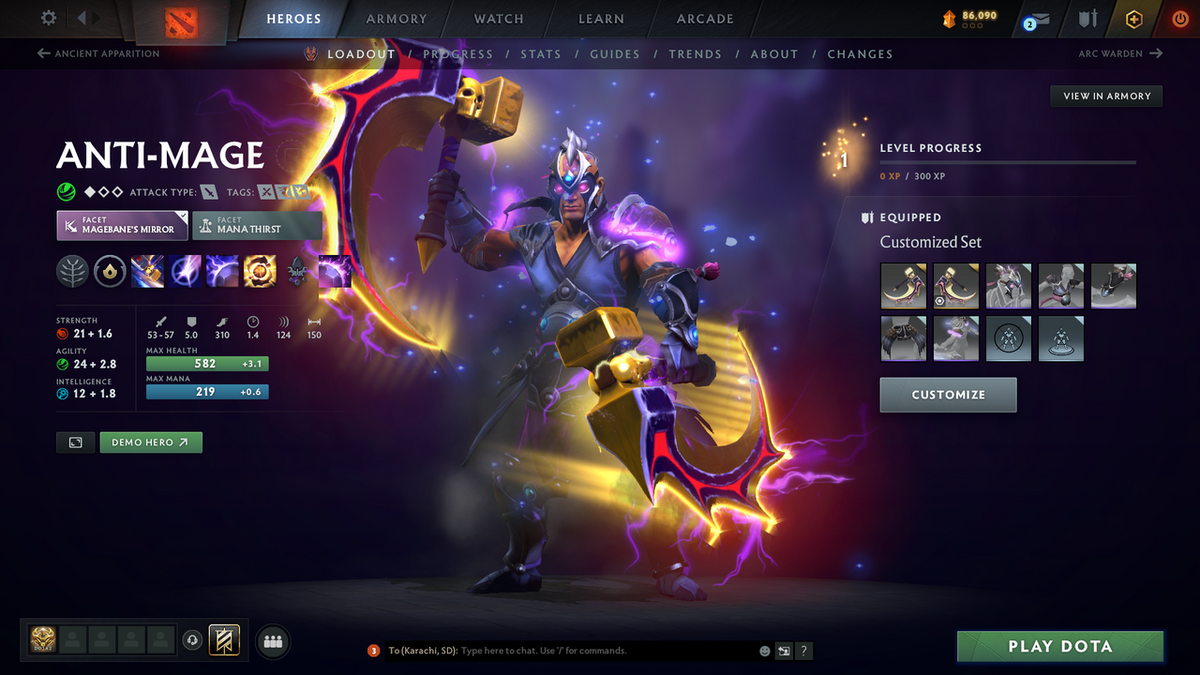
Task: Open the party members icon
Action: pos(272,643)
